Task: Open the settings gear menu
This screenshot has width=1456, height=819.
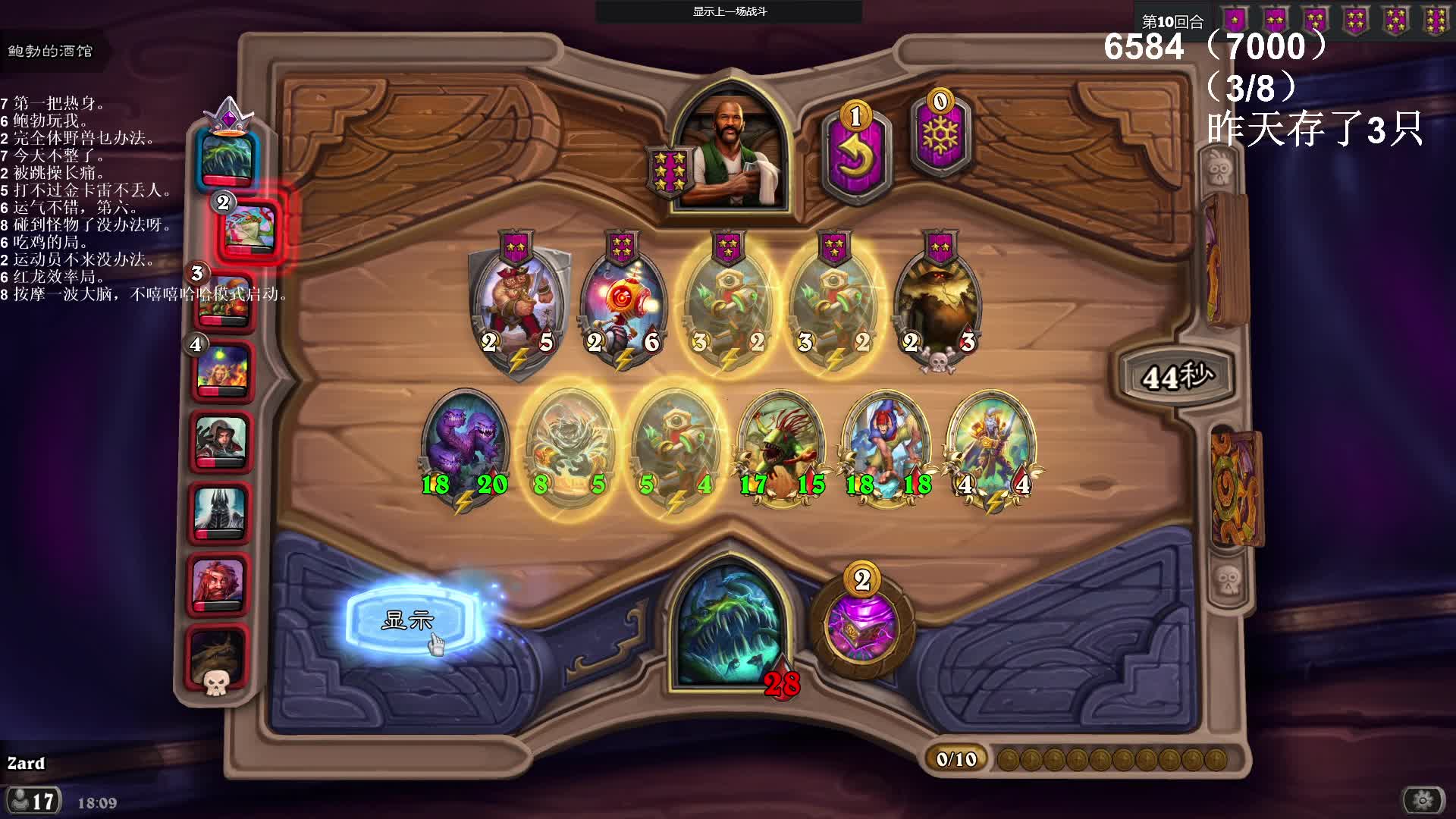Action: click(x=1423, y=800)
